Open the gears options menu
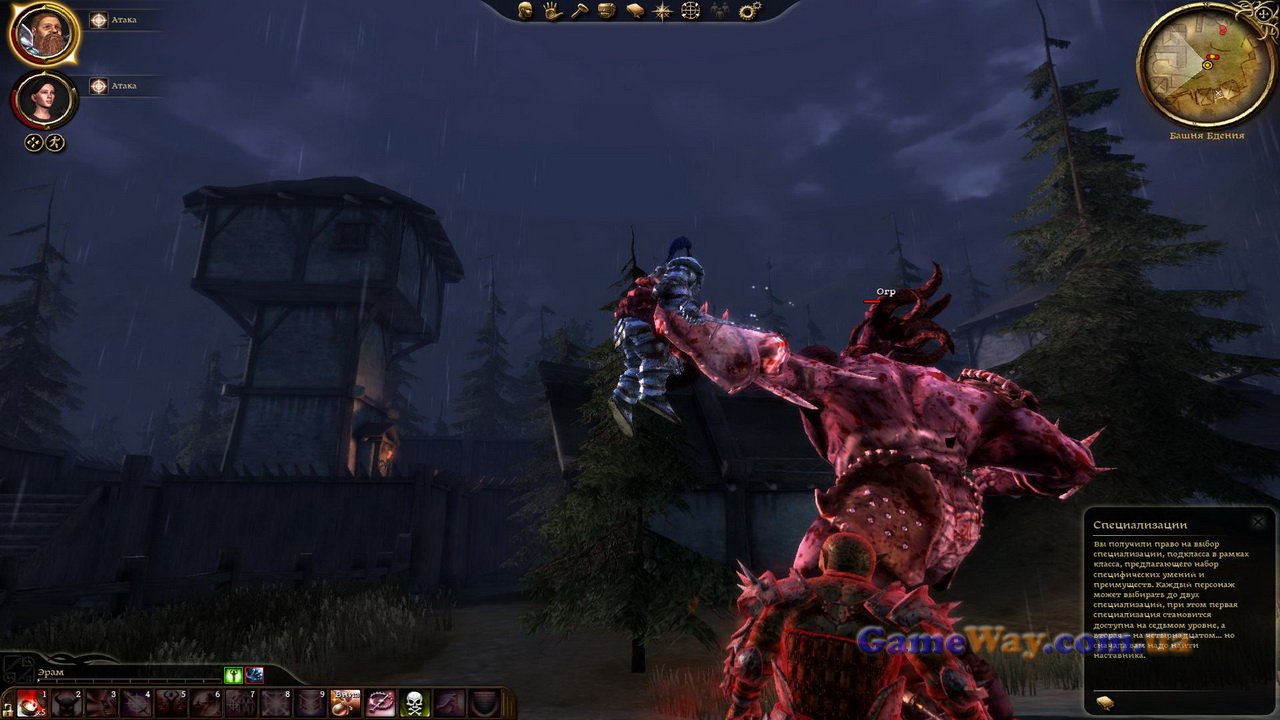Viewport: 1280px width, 720px height. click(x=749, y=11)
